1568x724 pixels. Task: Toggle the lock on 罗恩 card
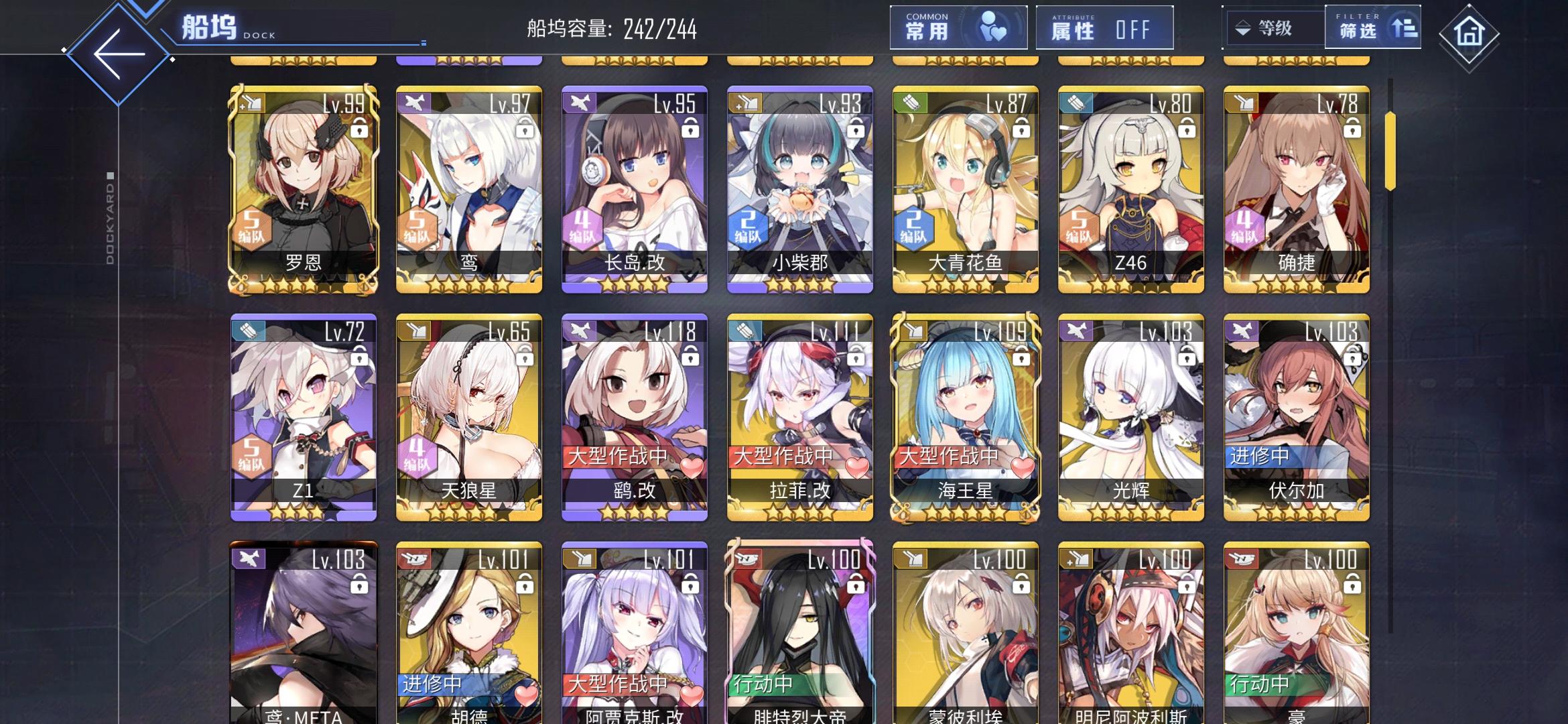(x=359, y=129)
